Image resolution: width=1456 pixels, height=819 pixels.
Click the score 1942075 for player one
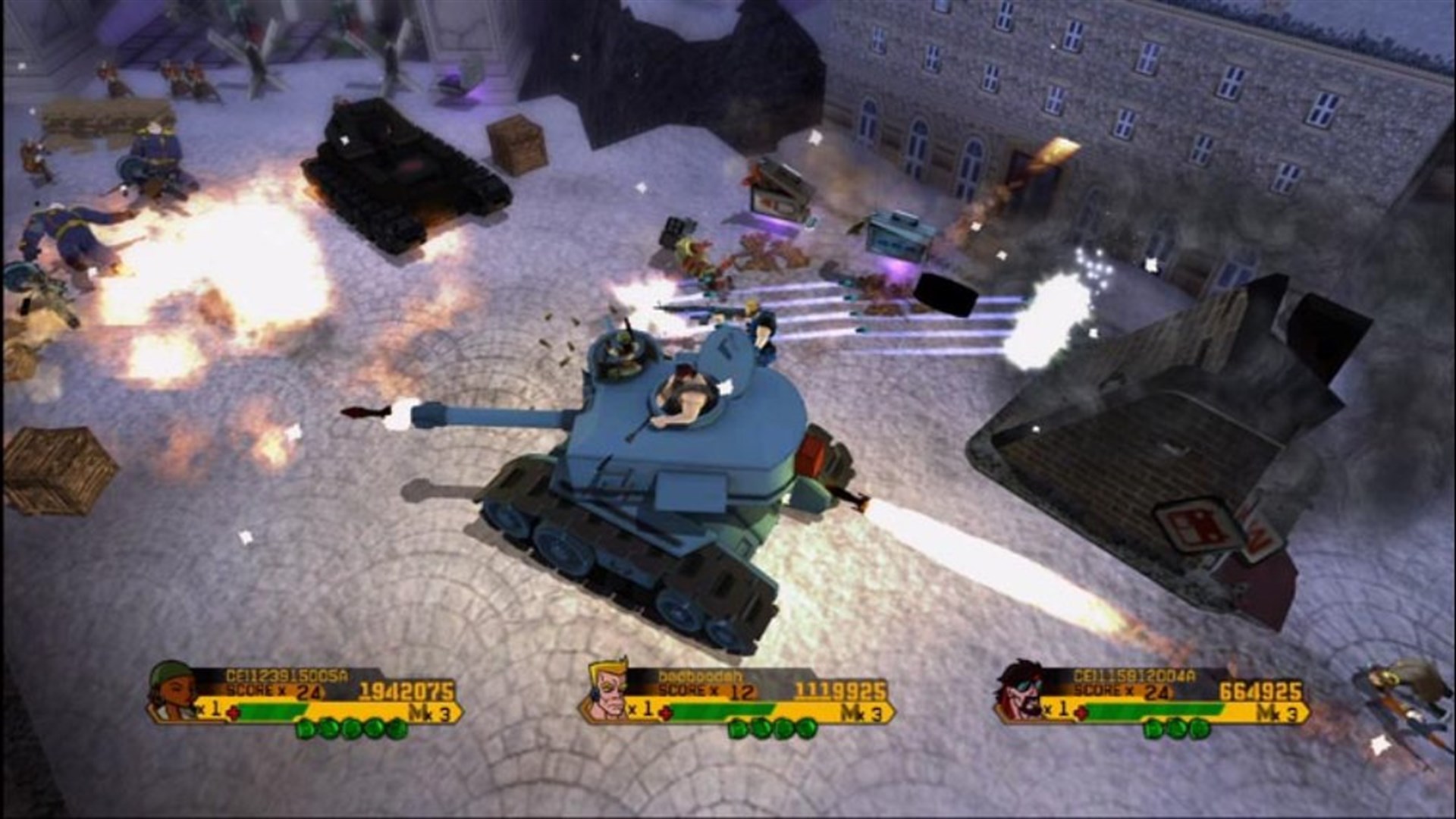click(x=406, y=690)
